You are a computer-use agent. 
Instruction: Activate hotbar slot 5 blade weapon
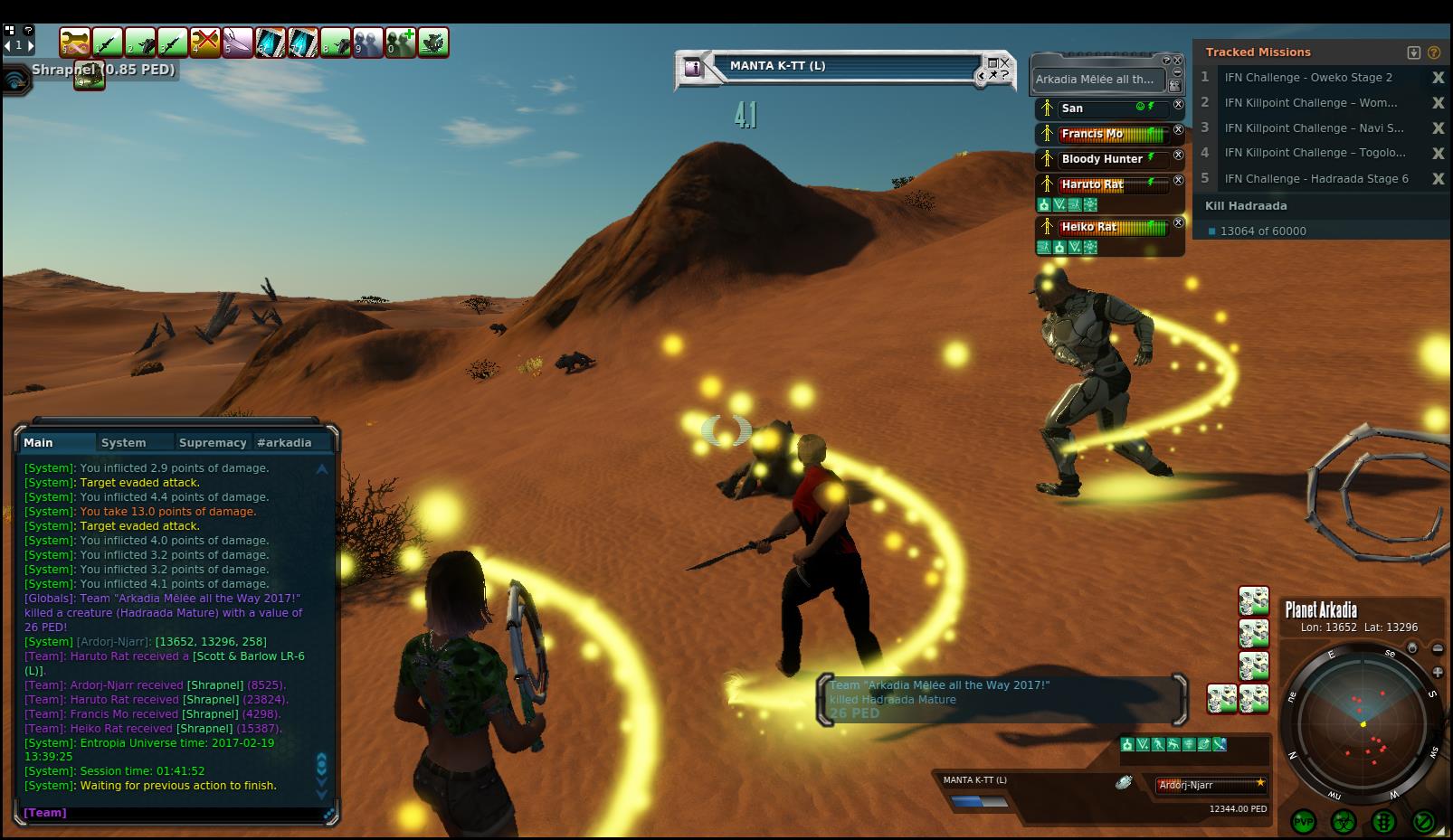pyautogui.click(x=238, y=42)
